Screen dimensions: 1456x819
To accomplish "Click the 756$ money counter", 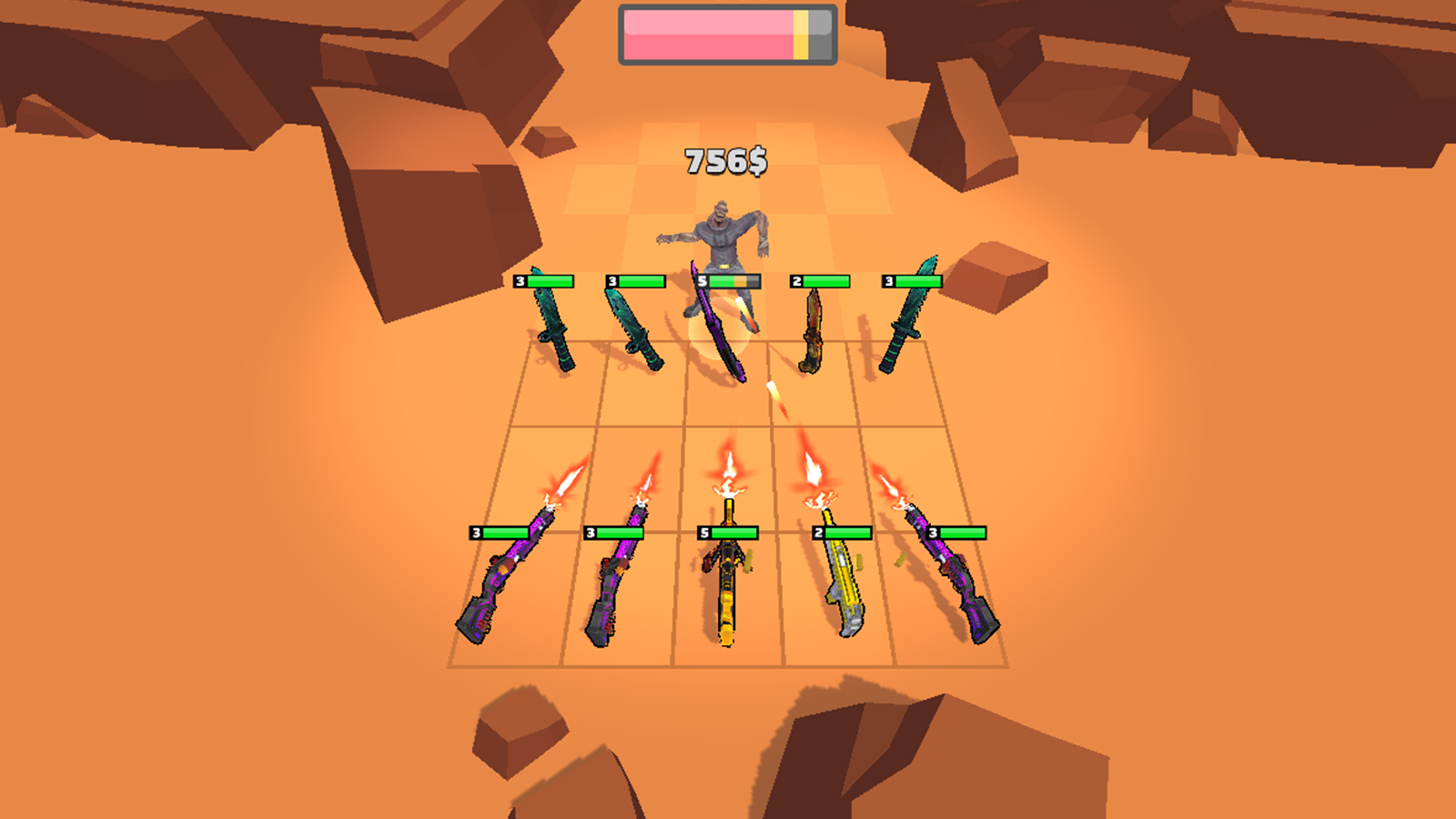I will coord(725,161).
